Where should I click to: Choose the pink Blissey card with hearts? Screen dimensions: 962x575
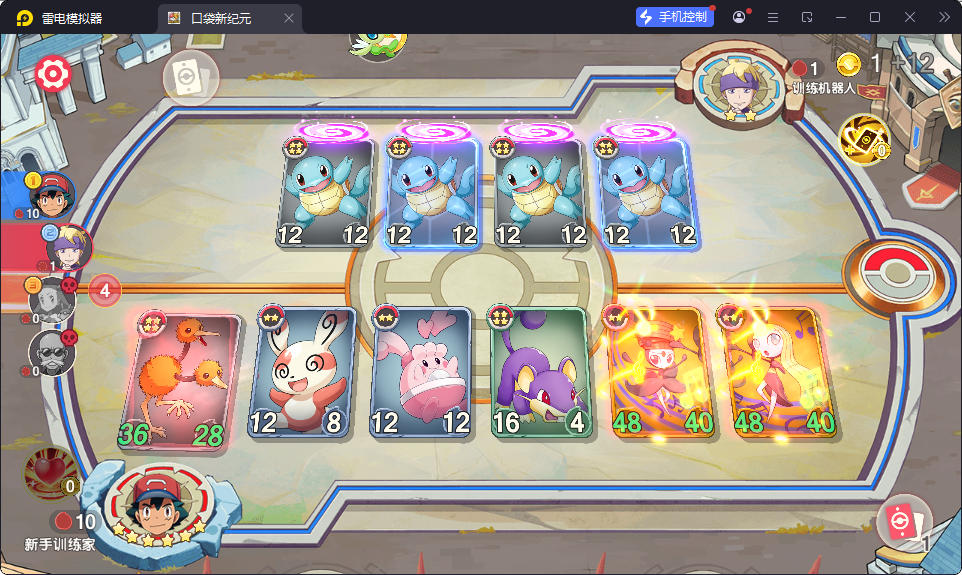click(x=421, y=374)
